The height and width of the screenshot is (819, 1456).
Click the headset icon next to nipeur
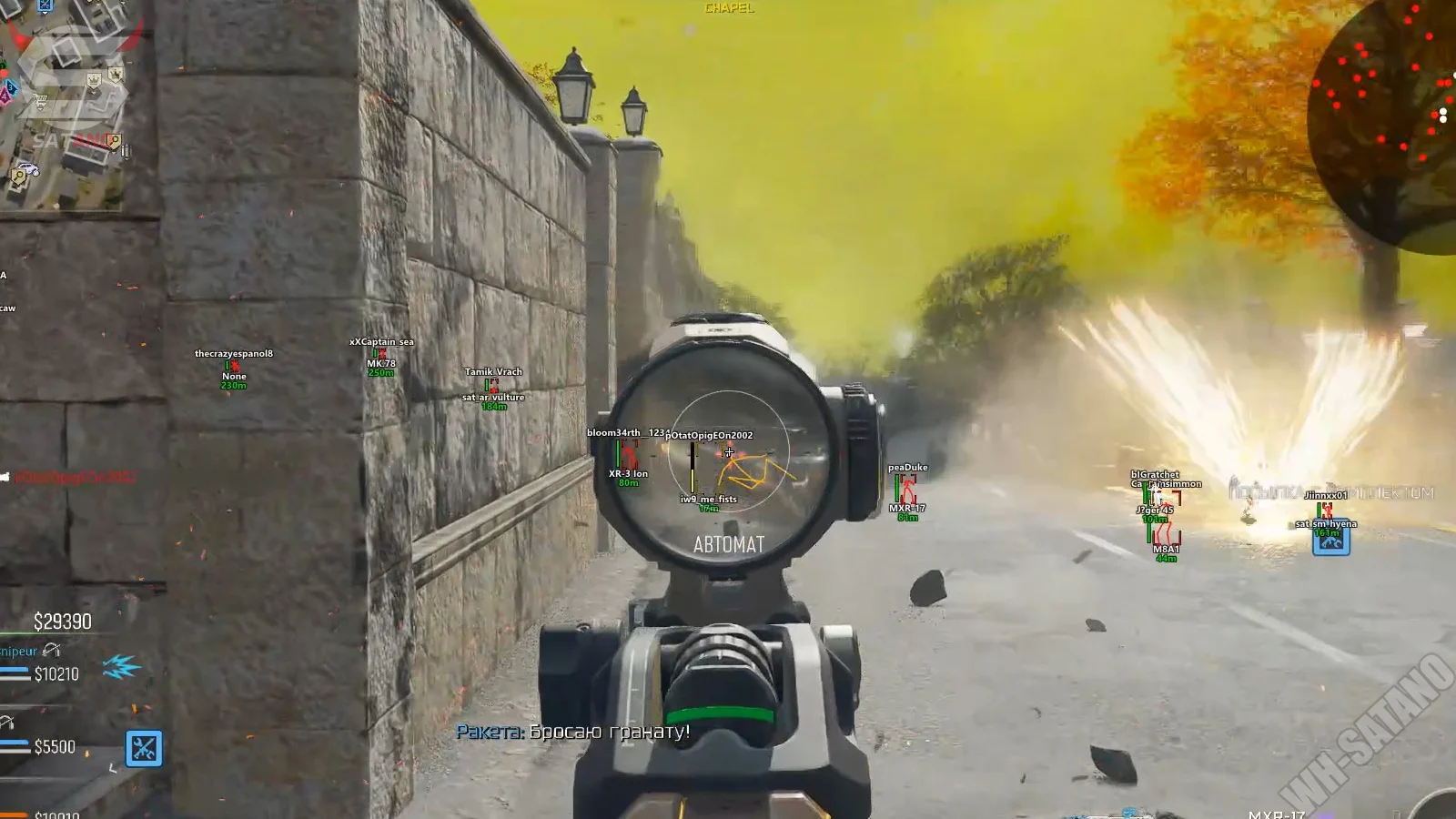pyautogui.click(x=51, y=650)
